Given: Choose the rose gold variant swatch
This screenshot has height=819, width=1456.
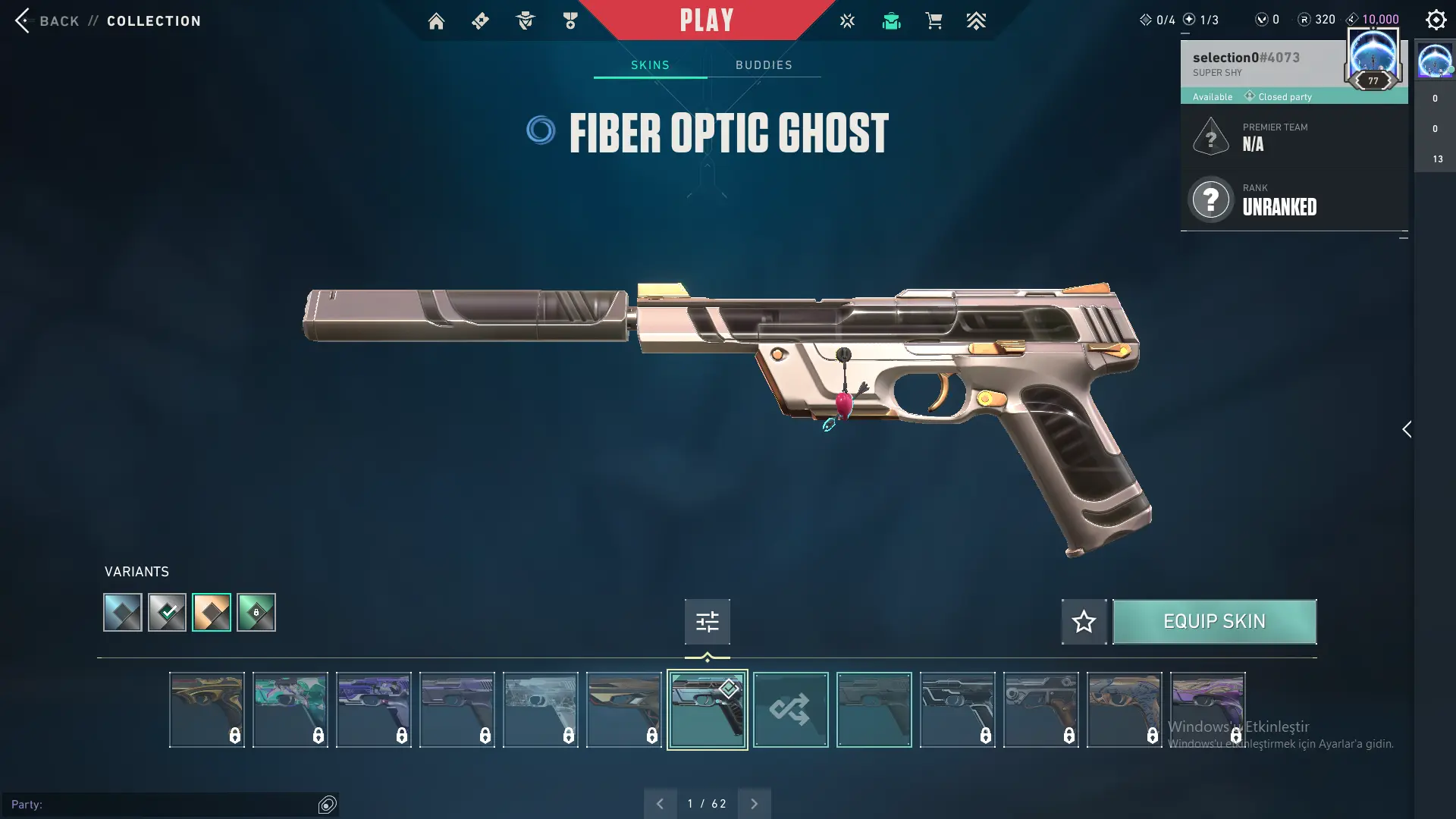Looking at the screenshot, I should pyautogui.click(x=212, y=613).
